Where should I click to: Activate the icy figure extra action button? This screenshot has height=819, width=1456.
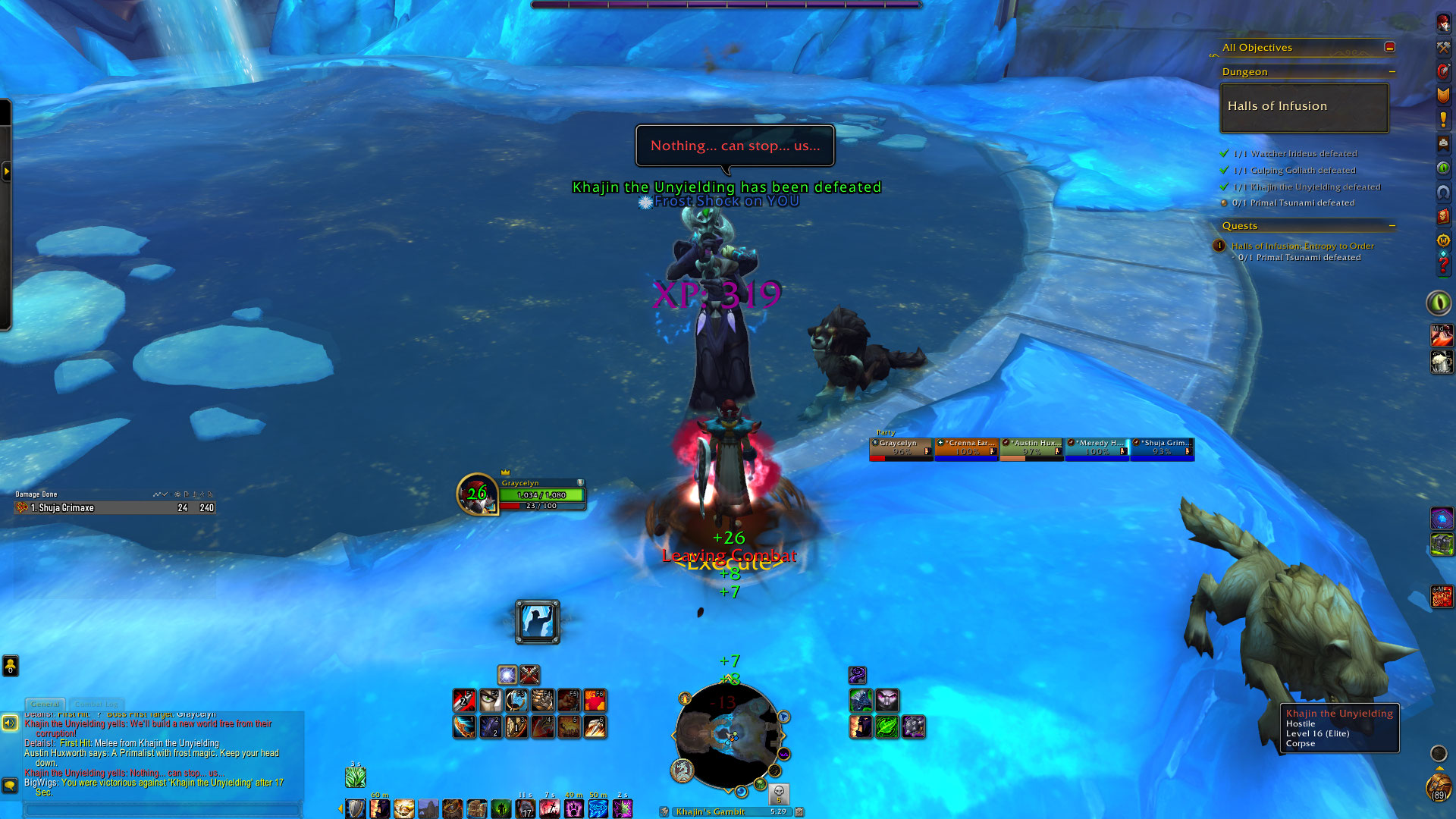(x=537, y=622)
